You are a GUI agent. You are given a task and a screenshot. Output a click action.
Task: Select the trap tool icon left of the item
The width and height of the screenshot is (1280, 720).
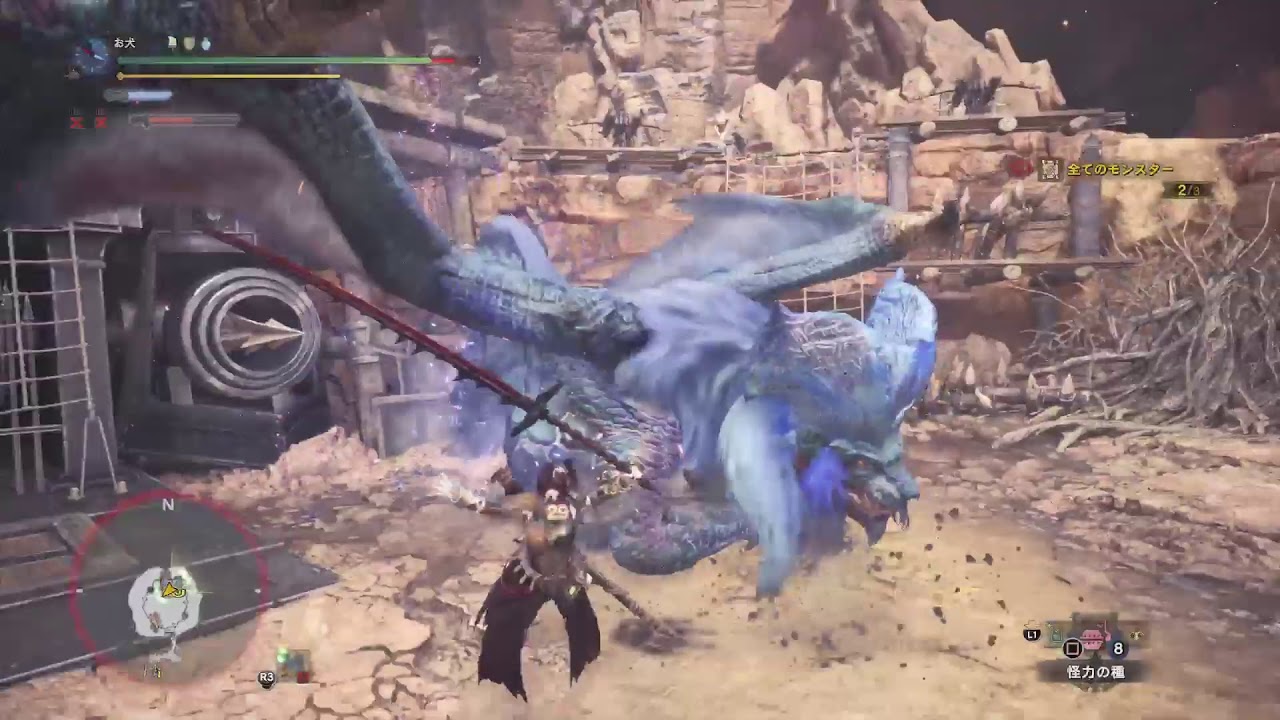click(1055, 634)
